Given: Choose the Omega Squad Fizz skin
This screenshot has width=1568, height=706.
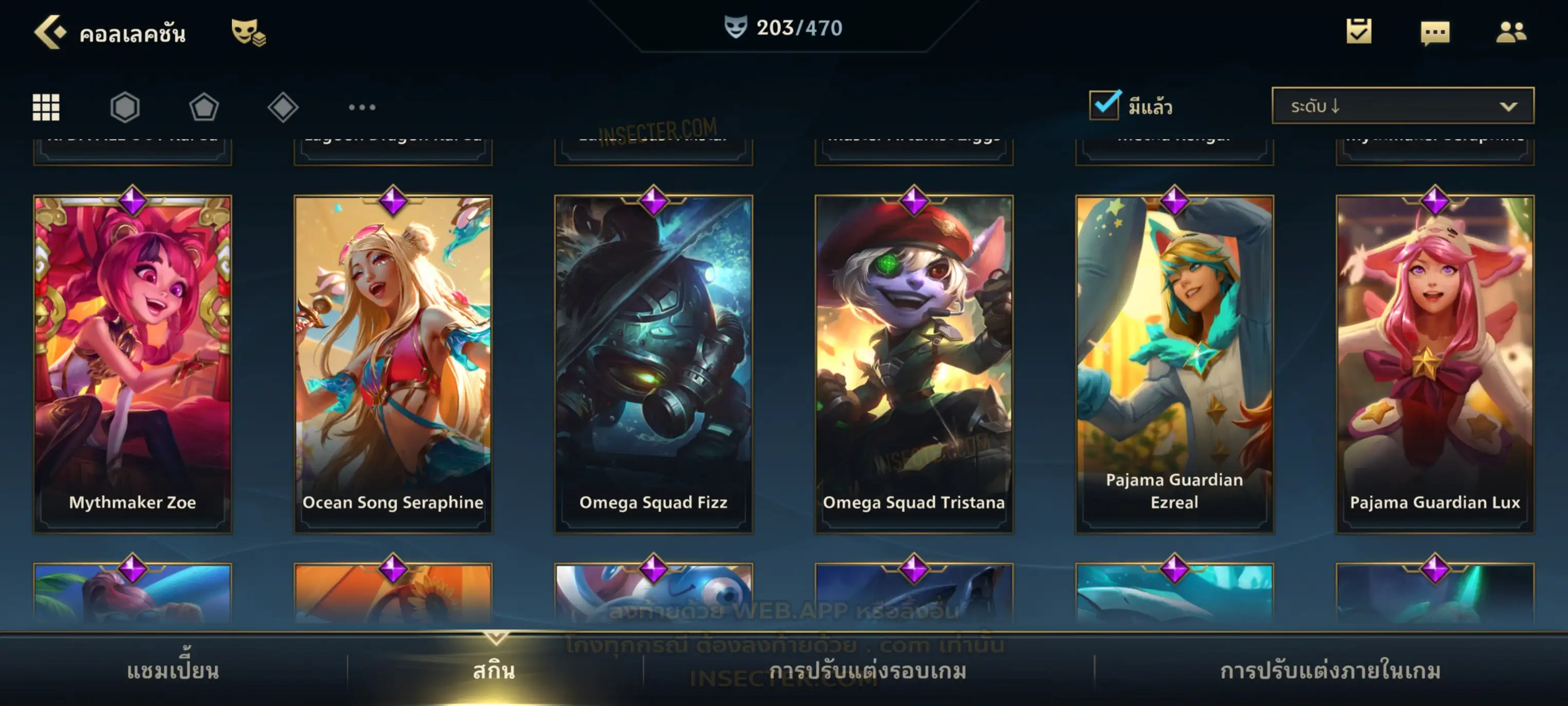Looking at the screenshot, I should click(x=653, y=364).
